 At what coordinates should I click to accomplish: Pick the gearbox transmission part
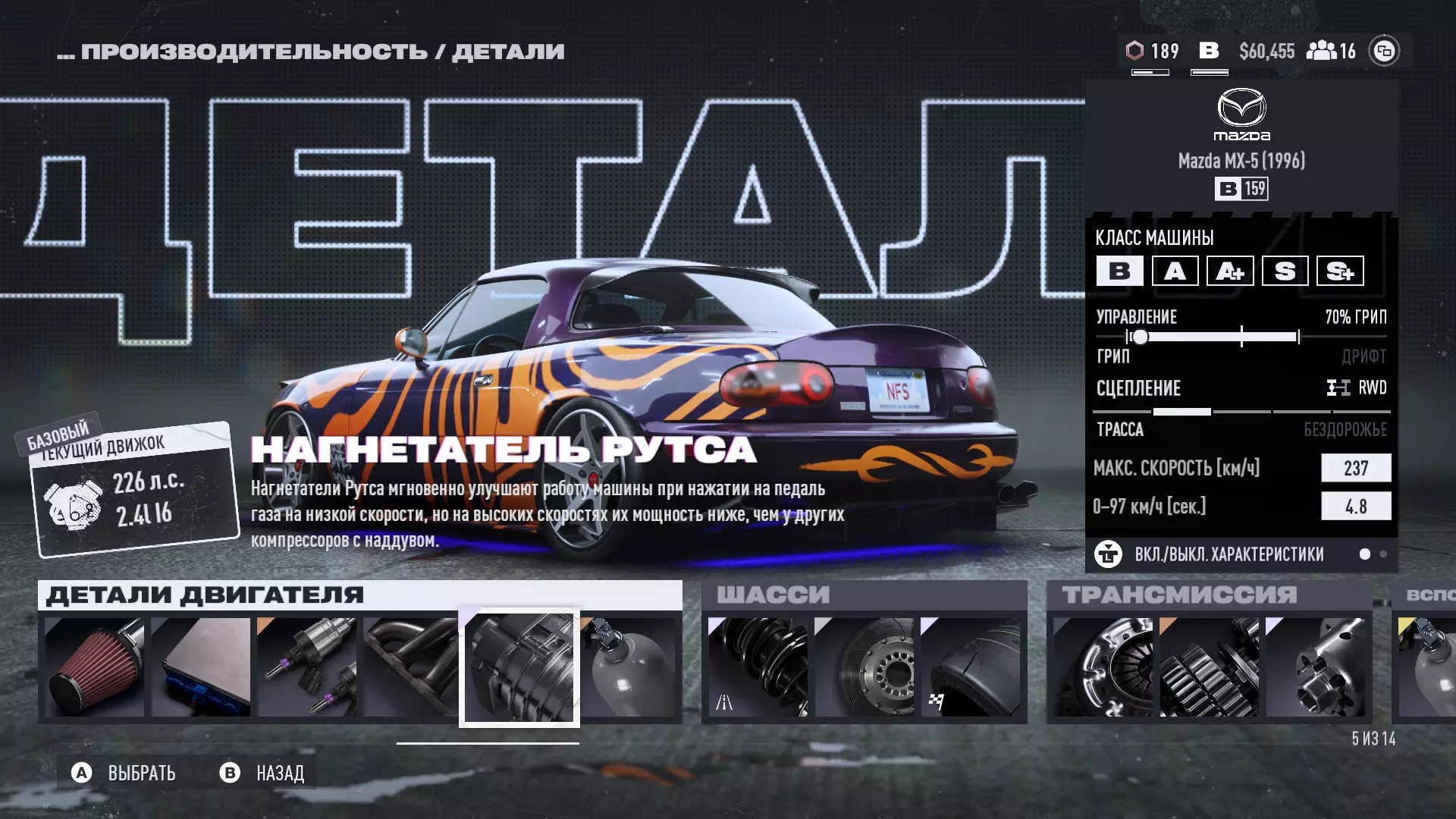[1209, 667]
